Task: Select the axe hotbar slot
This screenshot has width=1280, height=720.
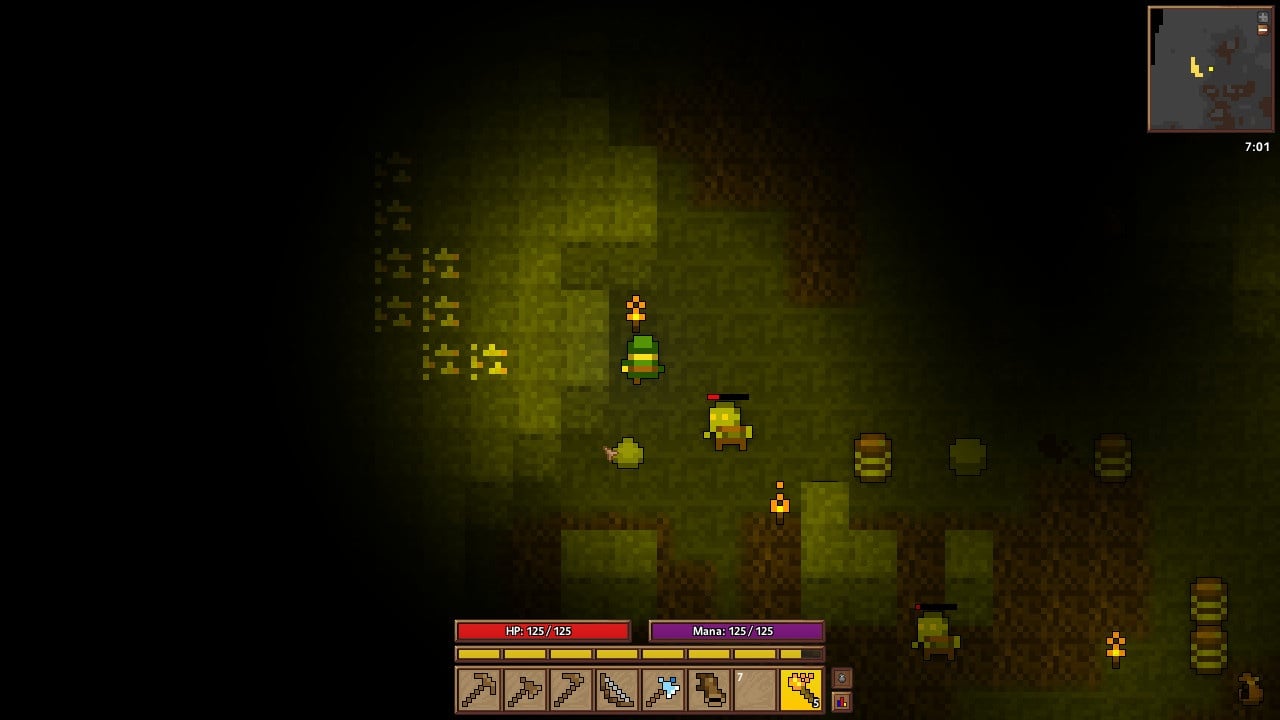Action: (x=524, y=690)
